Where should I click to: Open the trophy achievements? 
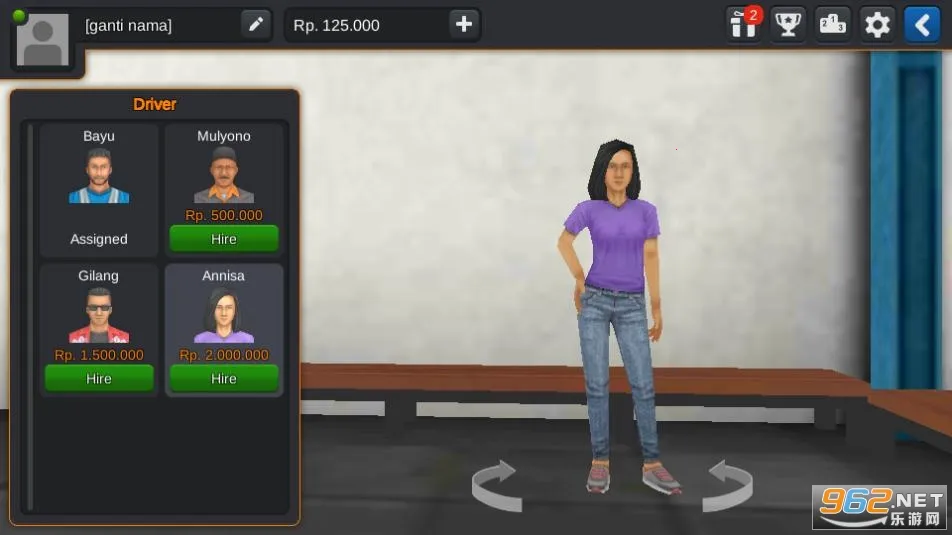[x=789, y=24]
